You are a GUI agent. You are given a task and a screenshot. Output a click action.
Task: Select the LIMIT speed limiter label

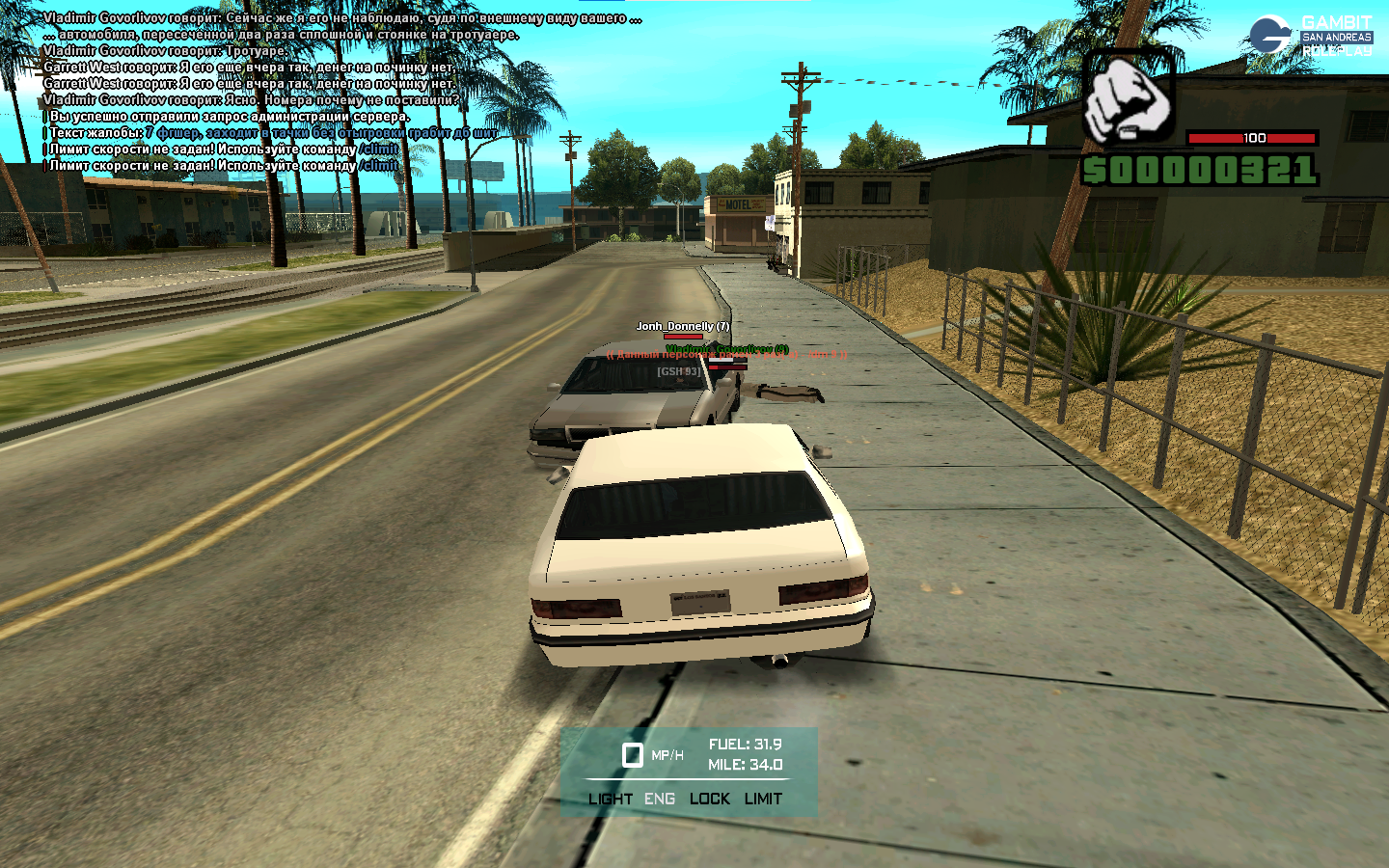click(x=763, y=799)
